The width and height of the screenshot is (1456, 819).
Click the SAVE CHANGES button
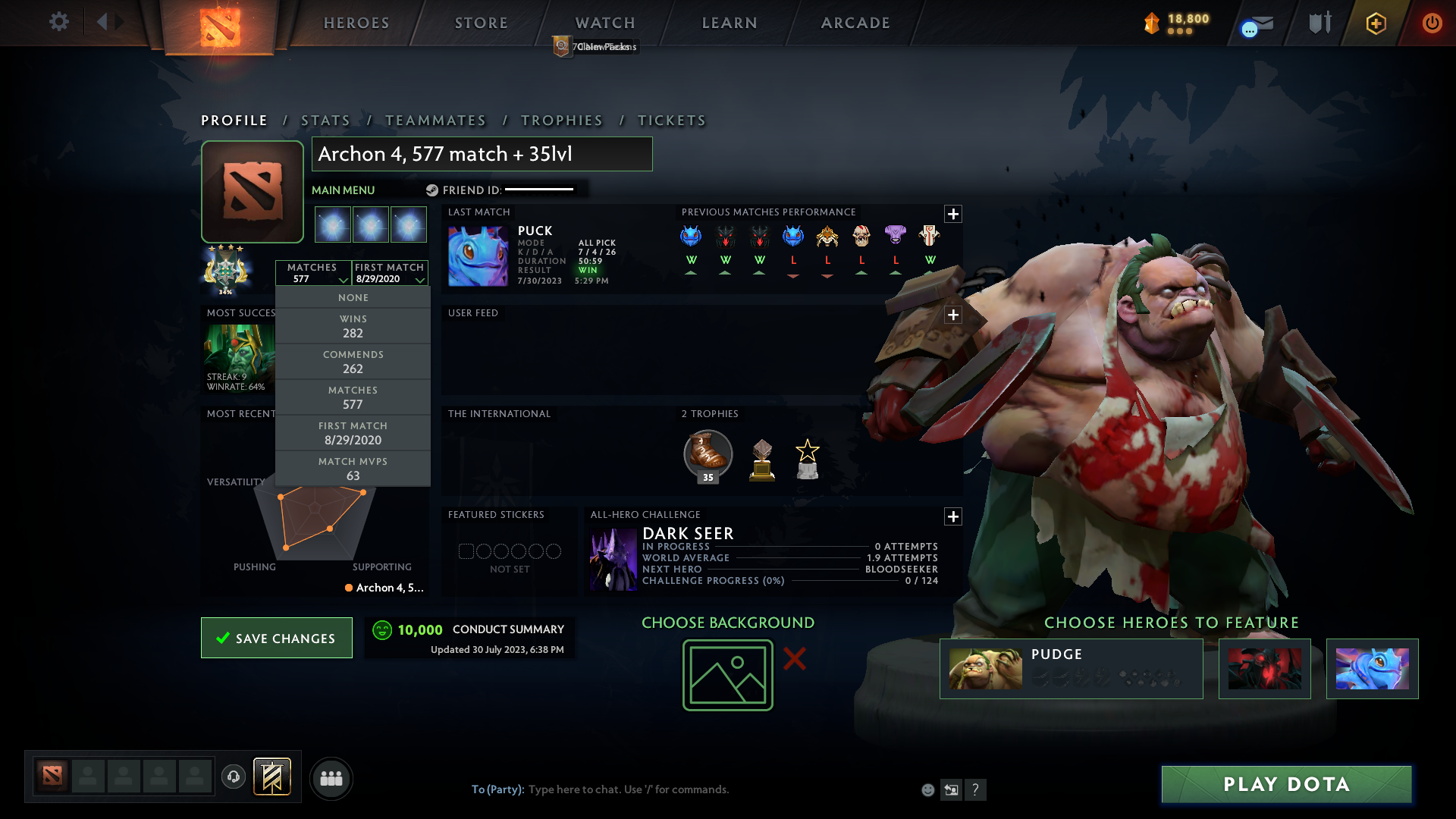[x=276, y=638]
